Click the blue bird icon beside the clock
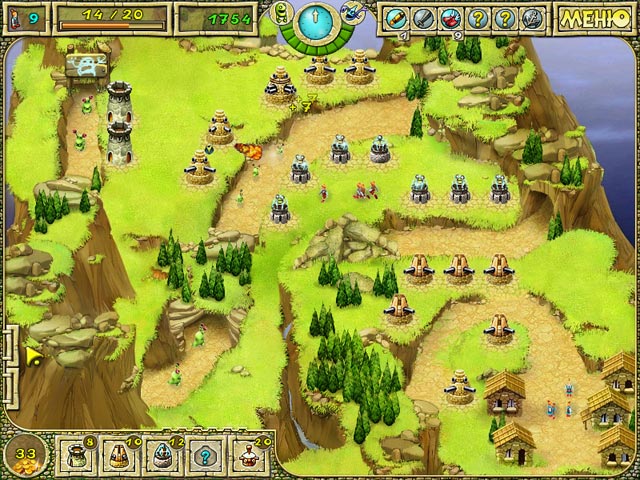 (351, 12)
